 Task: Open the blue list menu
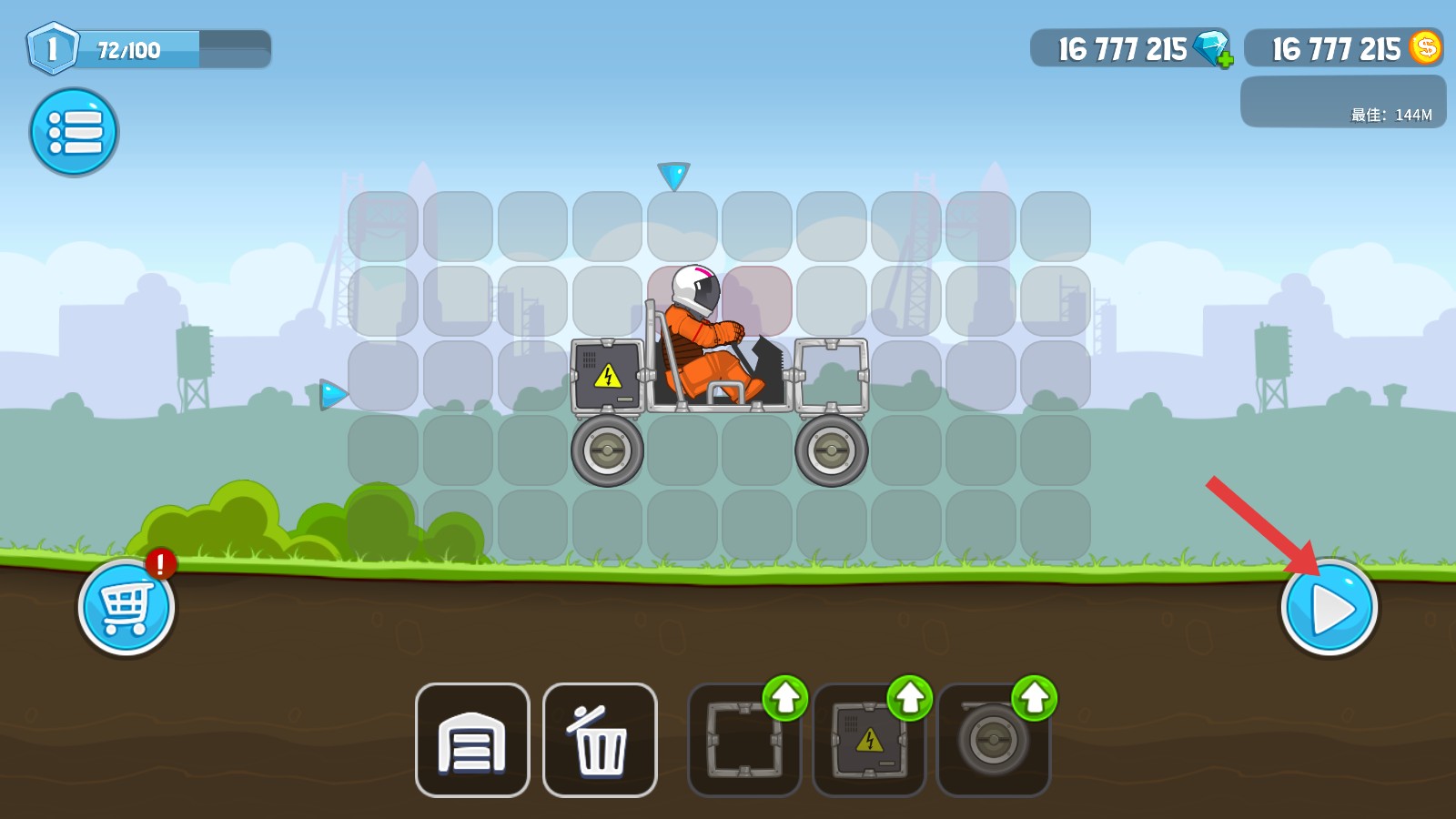pos(74,132)
